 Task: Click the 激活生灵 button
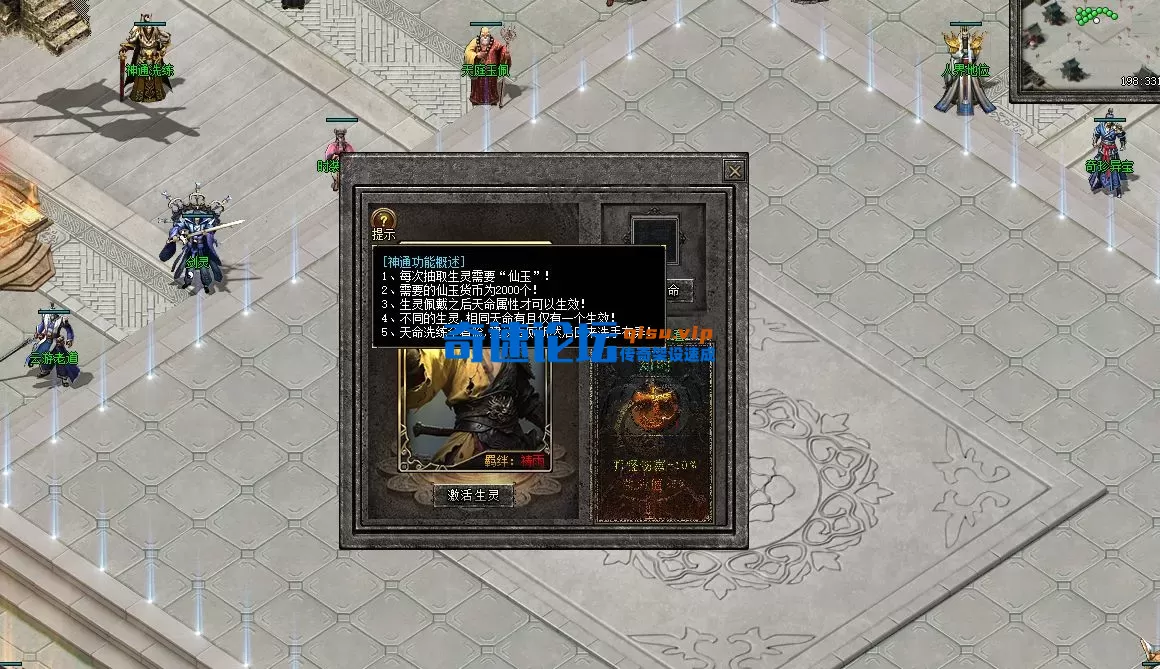(473, 495)
